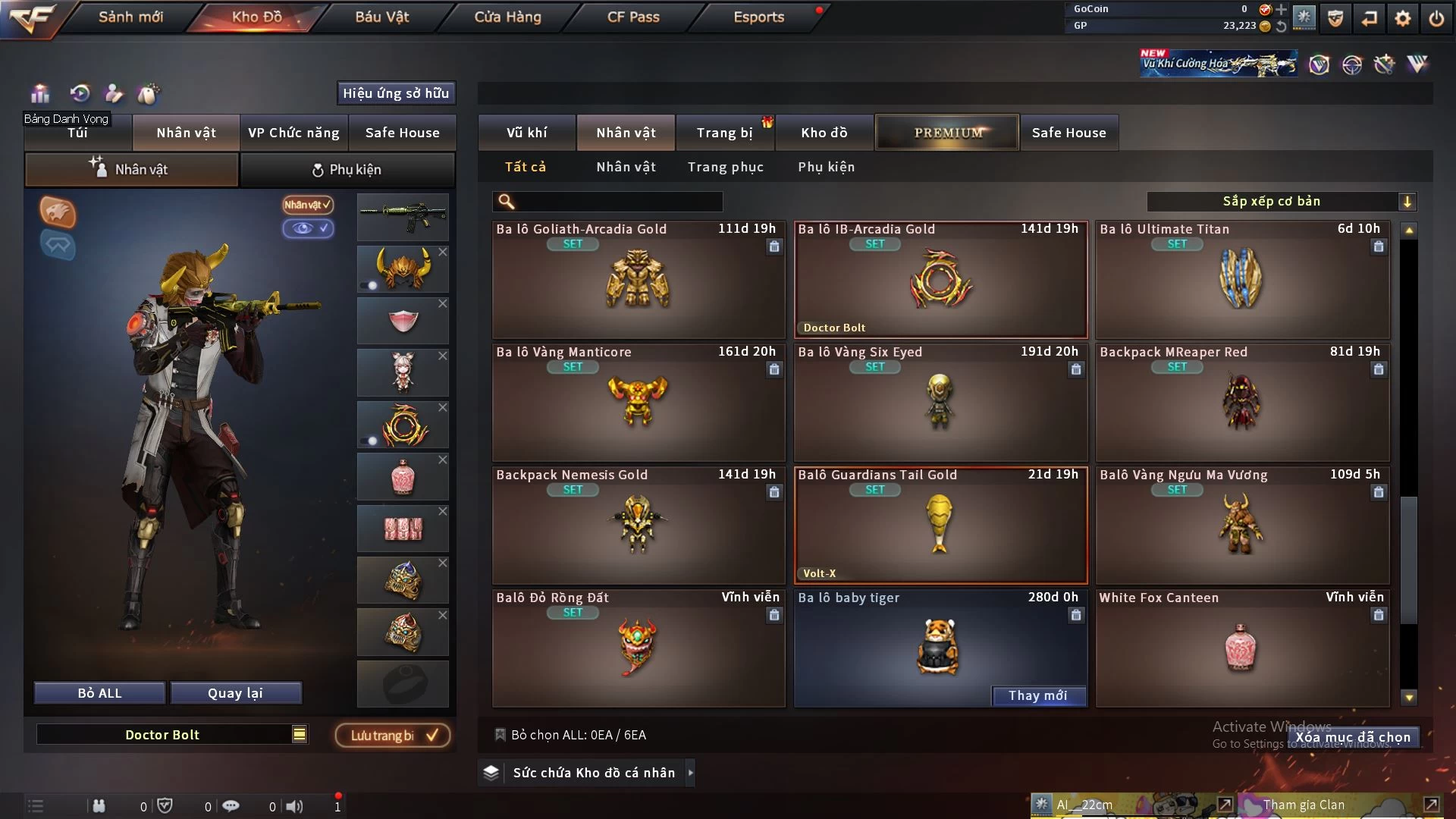Open the Trang bị tab
The width and height of the screenshot is (1456, 819).
tap(724, 133)
